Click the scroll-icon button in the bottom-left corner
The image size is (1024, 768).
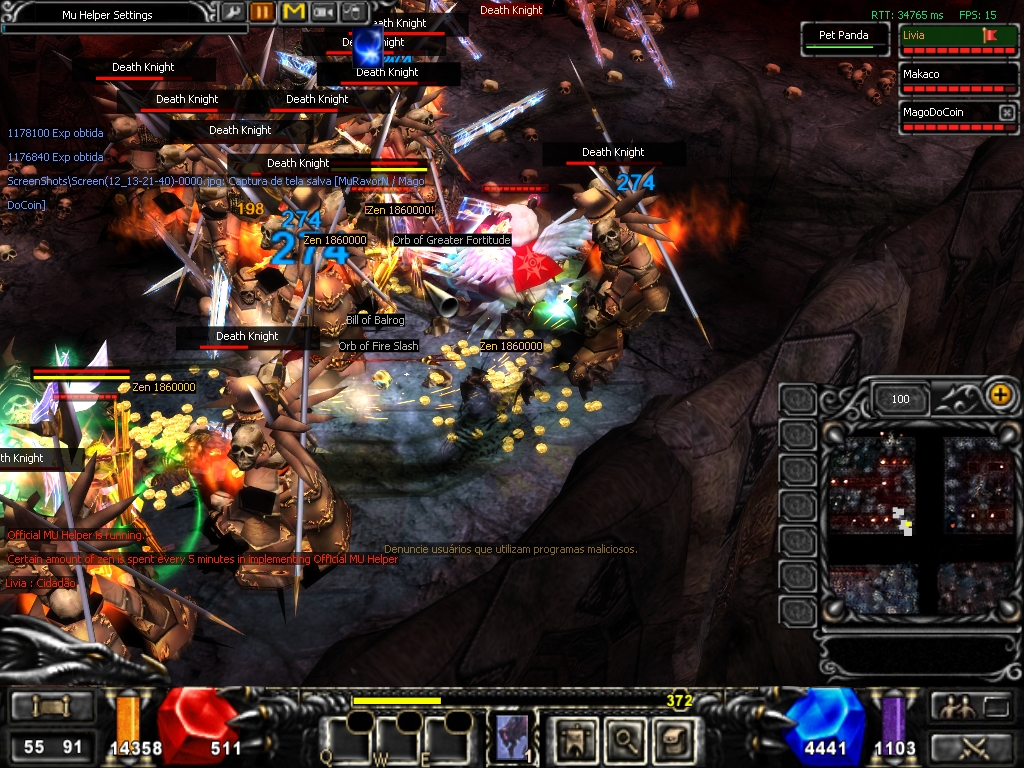coord(48,707)
